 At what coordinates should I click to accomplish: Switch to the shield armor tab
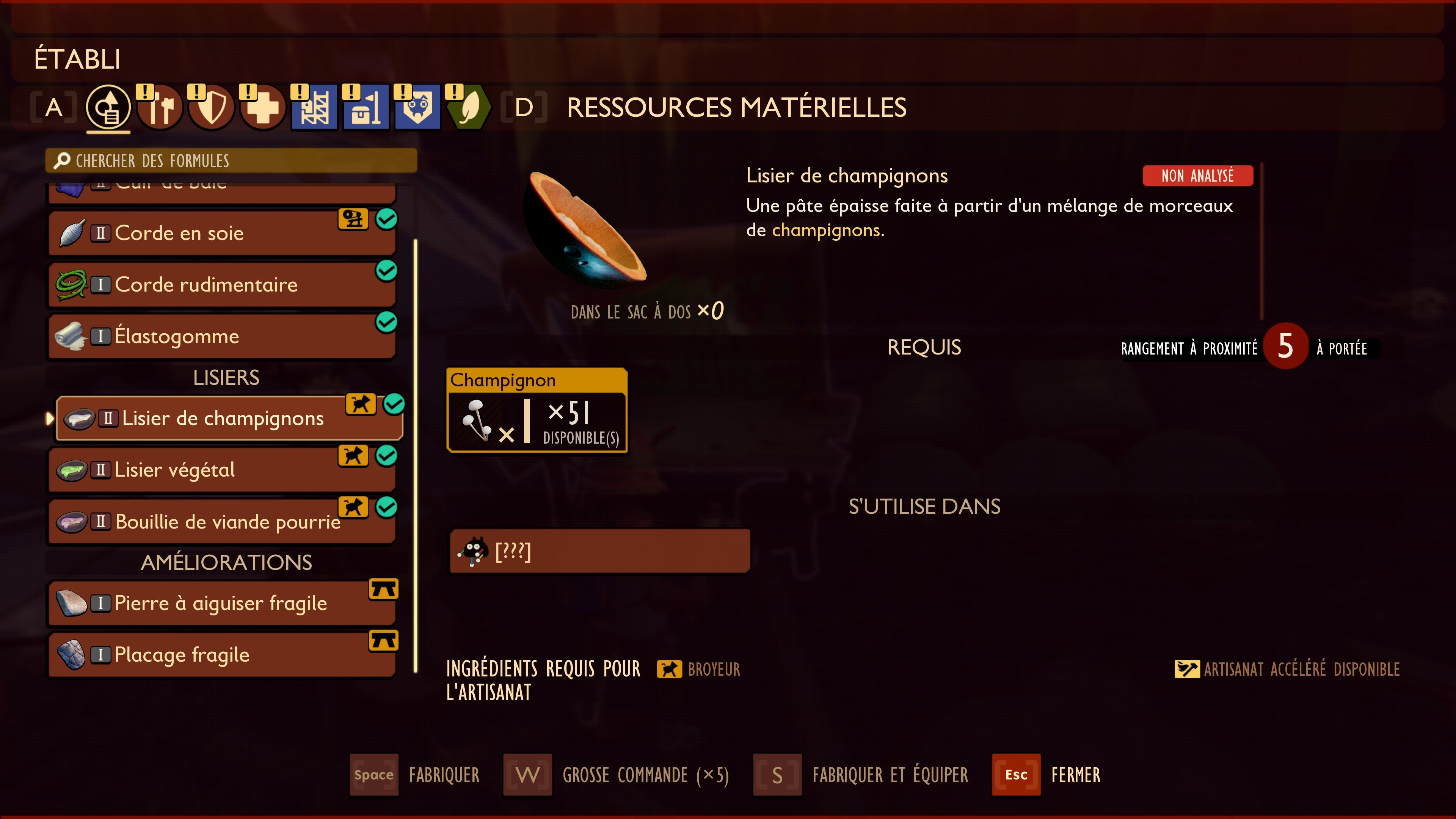coord(212,107)
